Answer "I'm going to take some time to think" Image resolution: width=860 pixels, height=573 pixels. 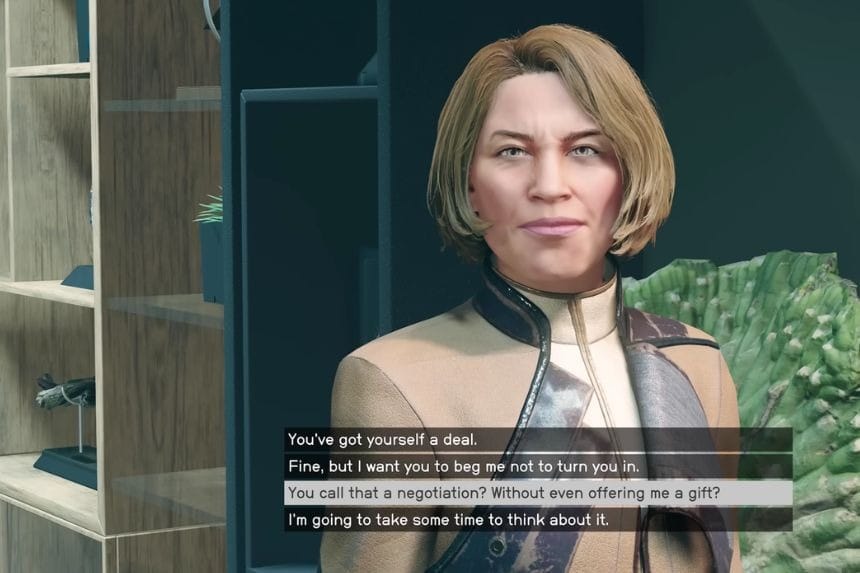(x=447, y=519)
